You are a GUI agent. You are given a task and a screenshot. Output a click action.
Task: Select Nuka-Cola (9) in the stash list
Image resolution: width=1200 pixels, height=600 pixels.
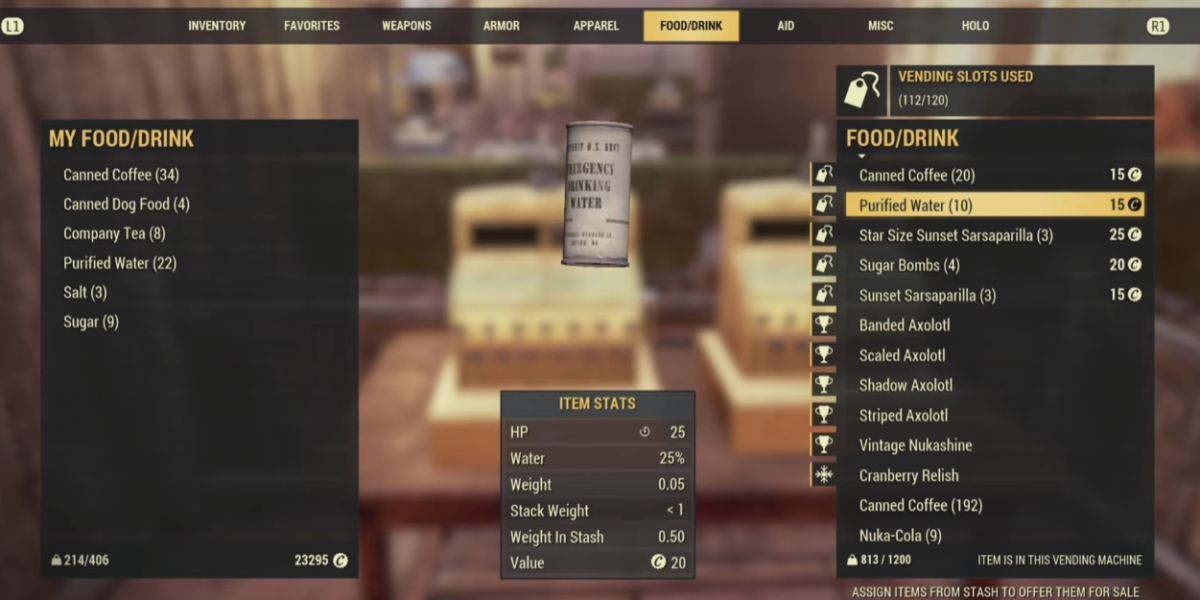[x=900, y=535]
